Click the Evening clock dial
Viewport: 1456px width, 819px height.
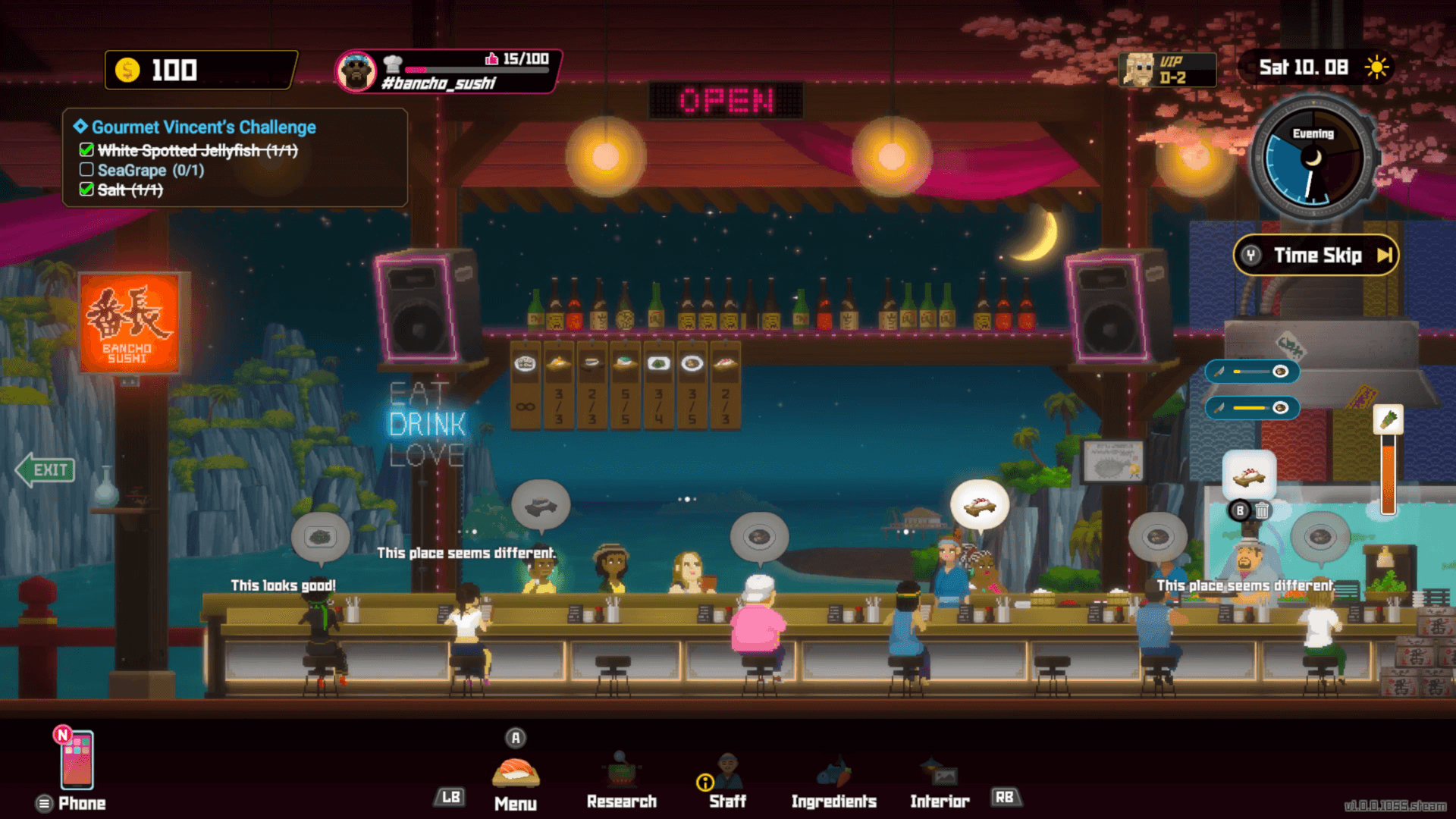click(x=1312, y=159)
